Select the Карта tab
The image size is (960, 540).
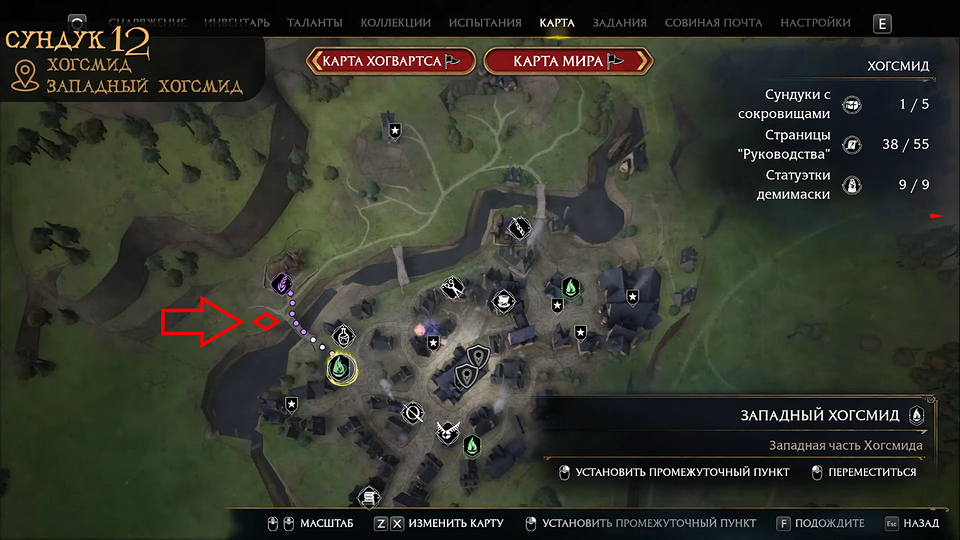(556, 22)
